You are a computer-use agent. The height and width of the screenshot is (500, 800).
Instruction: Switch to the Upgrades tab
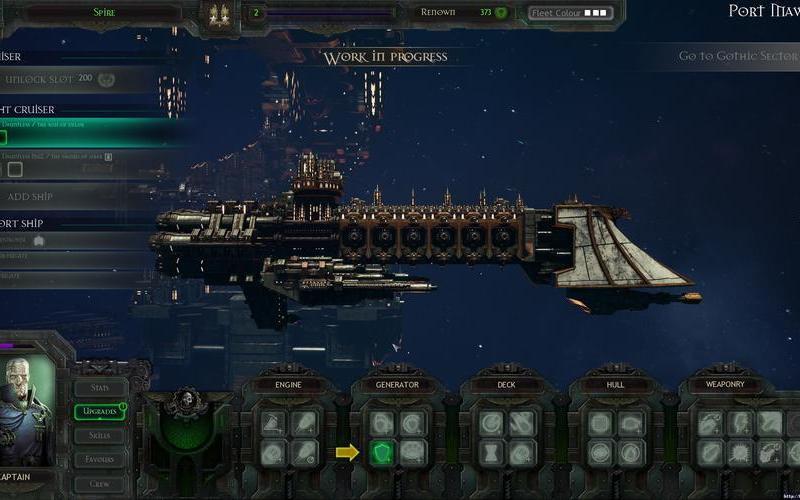pyautogui.click(x=101, y=412)
